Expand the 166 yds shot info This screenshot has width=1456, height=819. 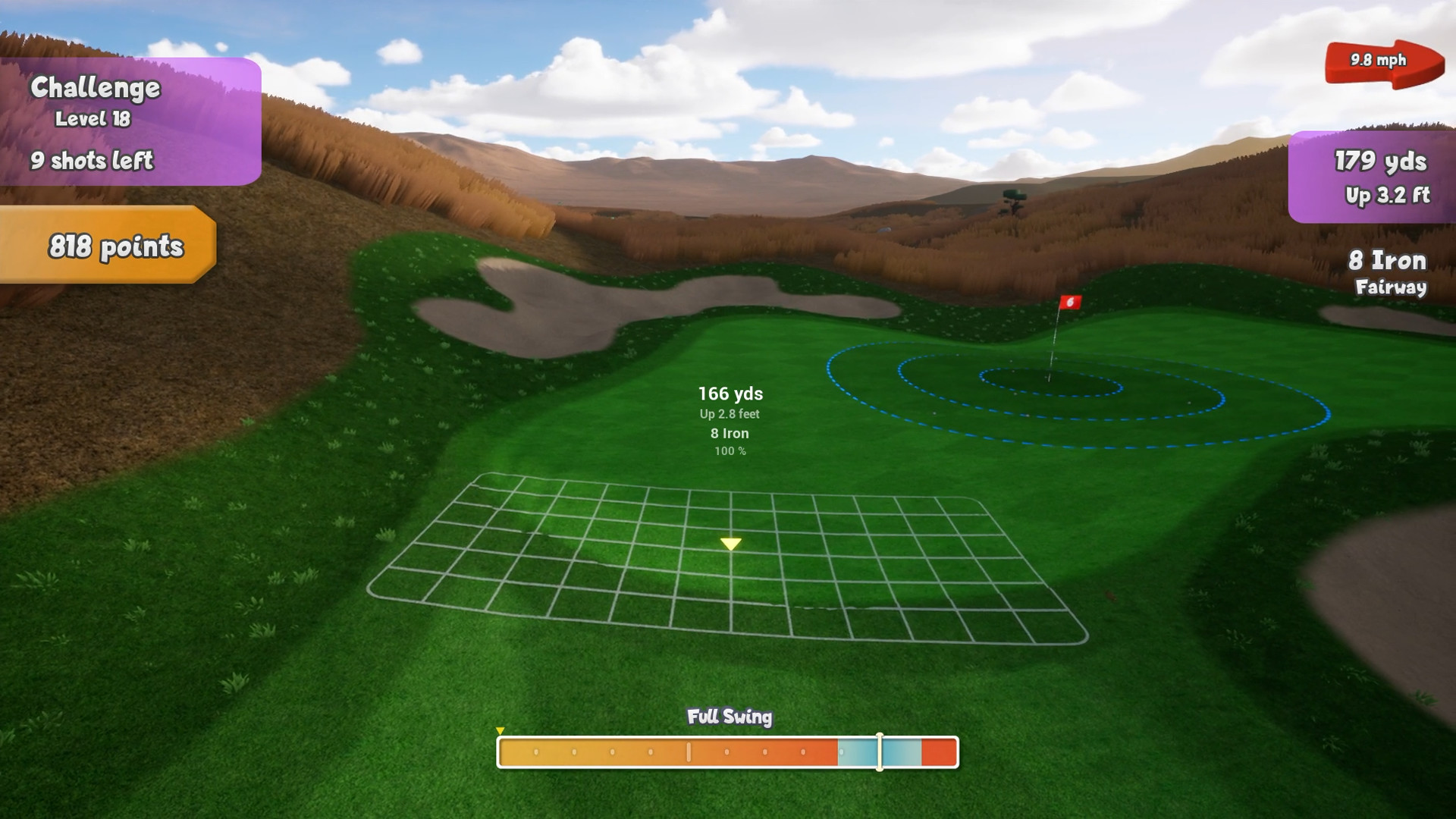tap(730, 394)
